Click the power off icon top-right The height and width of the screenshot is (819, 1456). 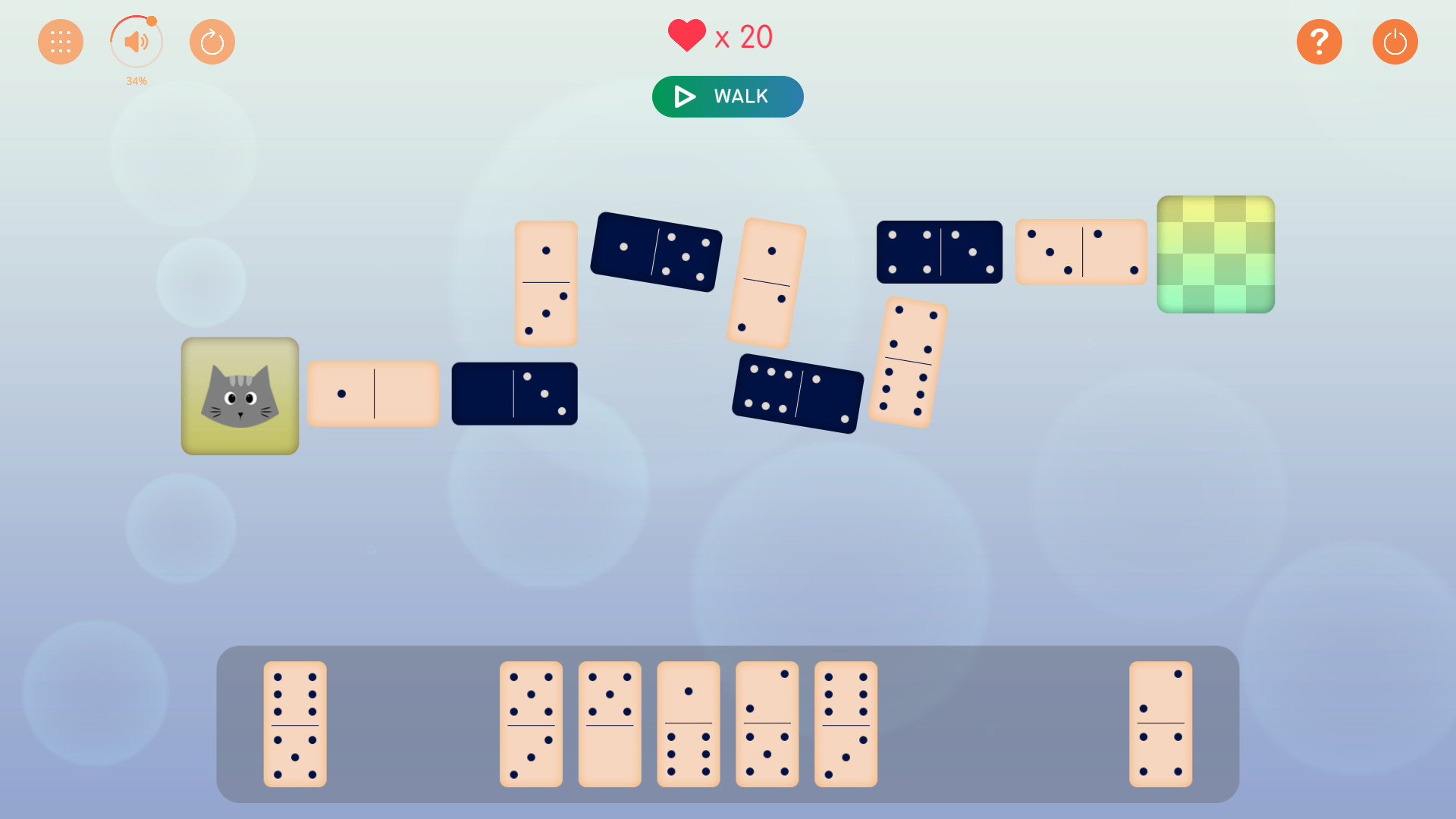click(1395, 42)
